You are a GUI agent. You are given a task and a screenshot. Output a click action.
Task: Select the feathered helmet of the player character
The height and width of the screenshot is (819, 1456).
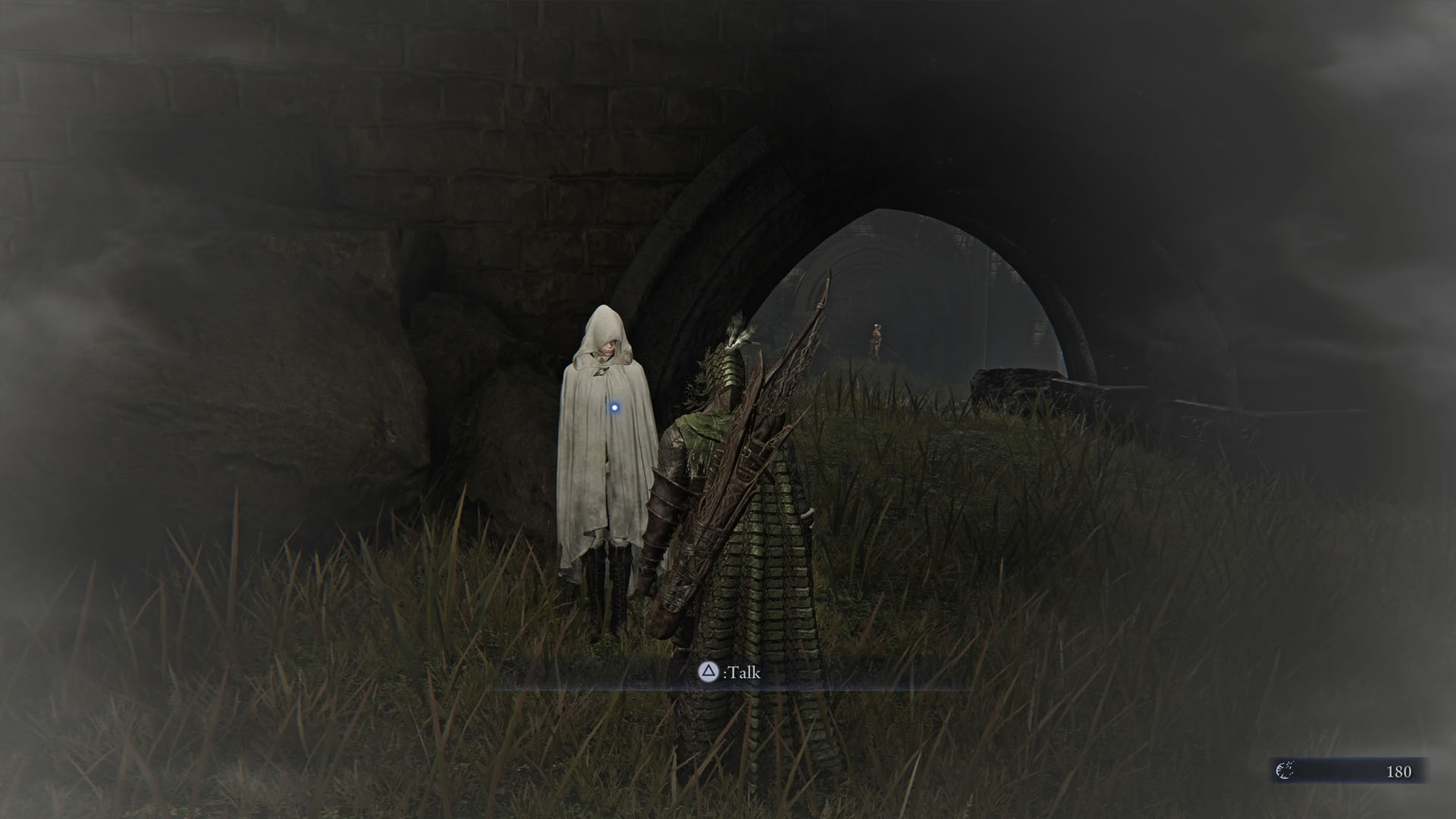726,364
